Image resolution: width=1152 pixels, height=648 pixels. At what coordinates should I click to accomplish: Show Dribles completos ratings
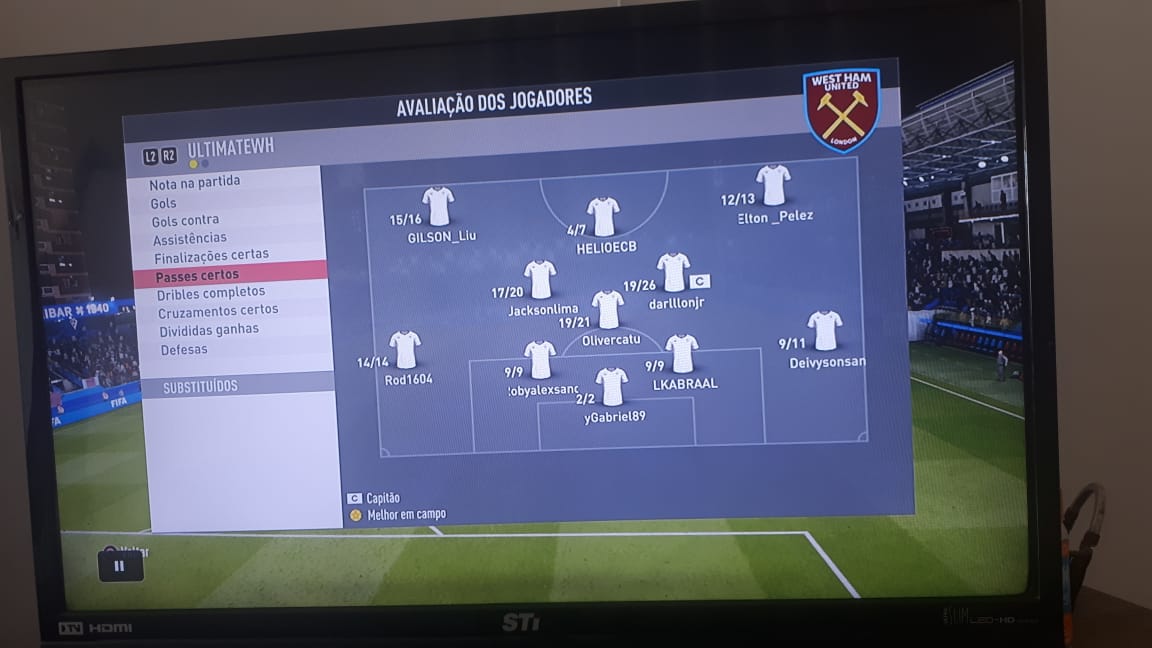(211, 293)
